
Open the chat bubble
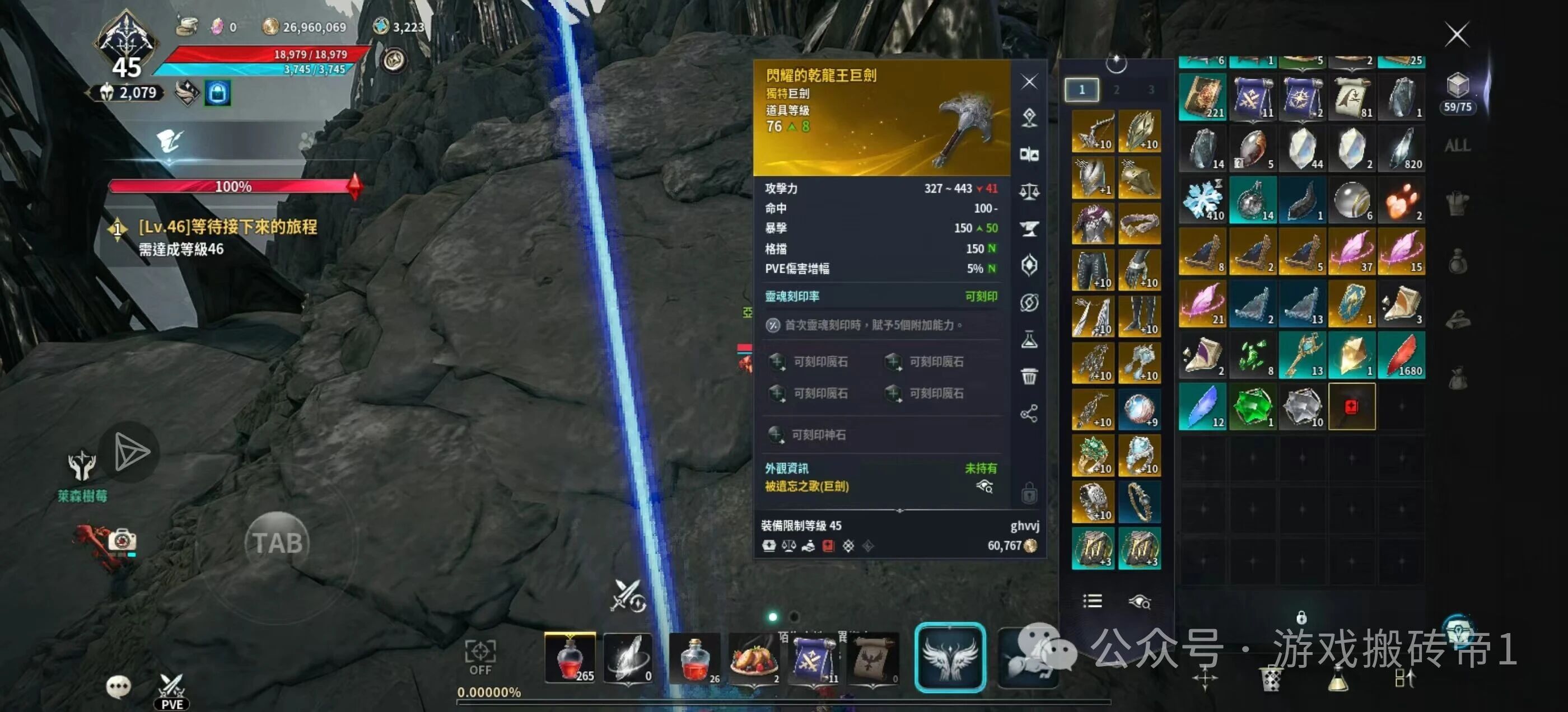point(118,686)
